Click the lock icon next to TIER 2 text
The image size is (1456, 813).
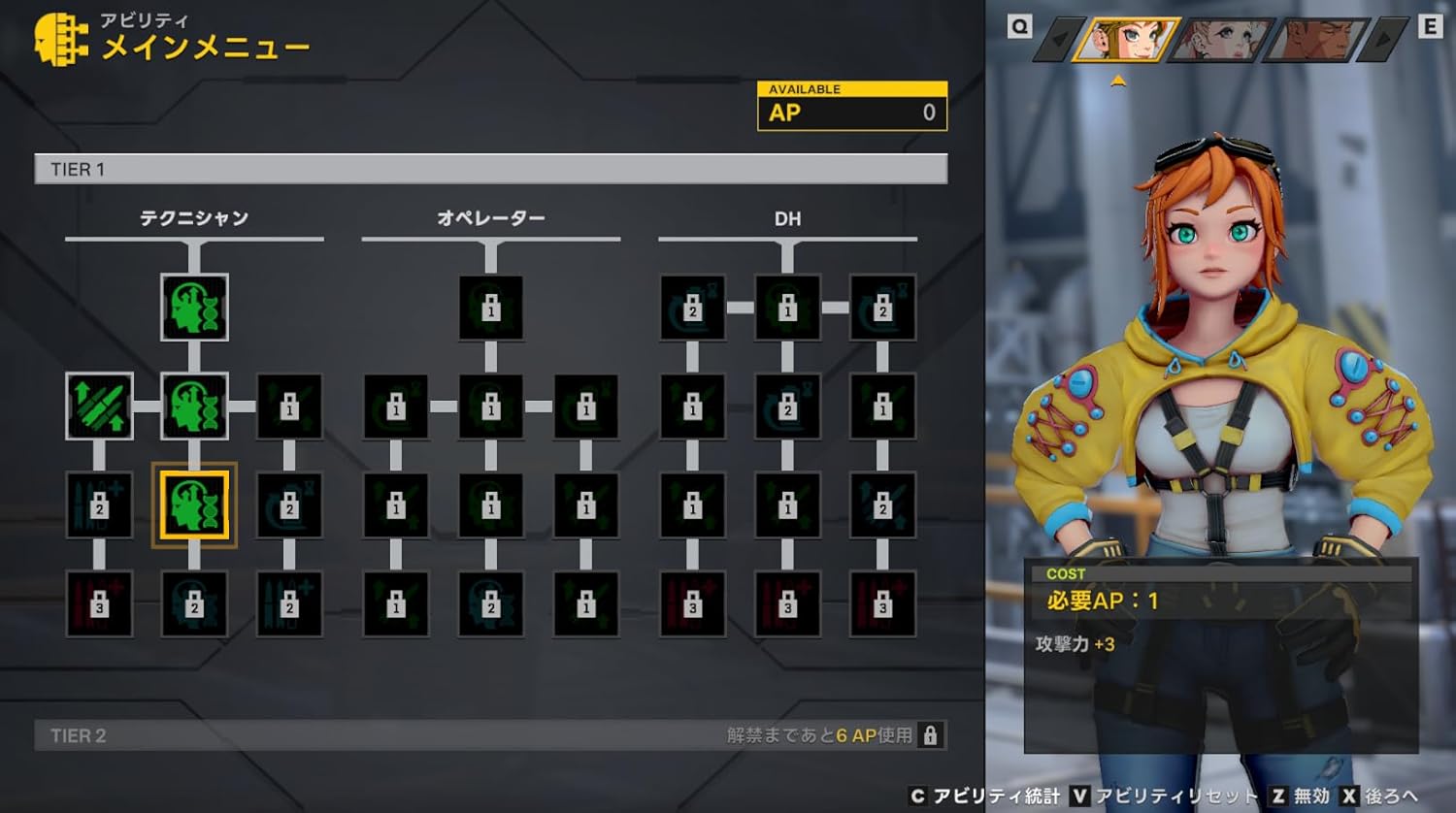(x=933, y=735)
